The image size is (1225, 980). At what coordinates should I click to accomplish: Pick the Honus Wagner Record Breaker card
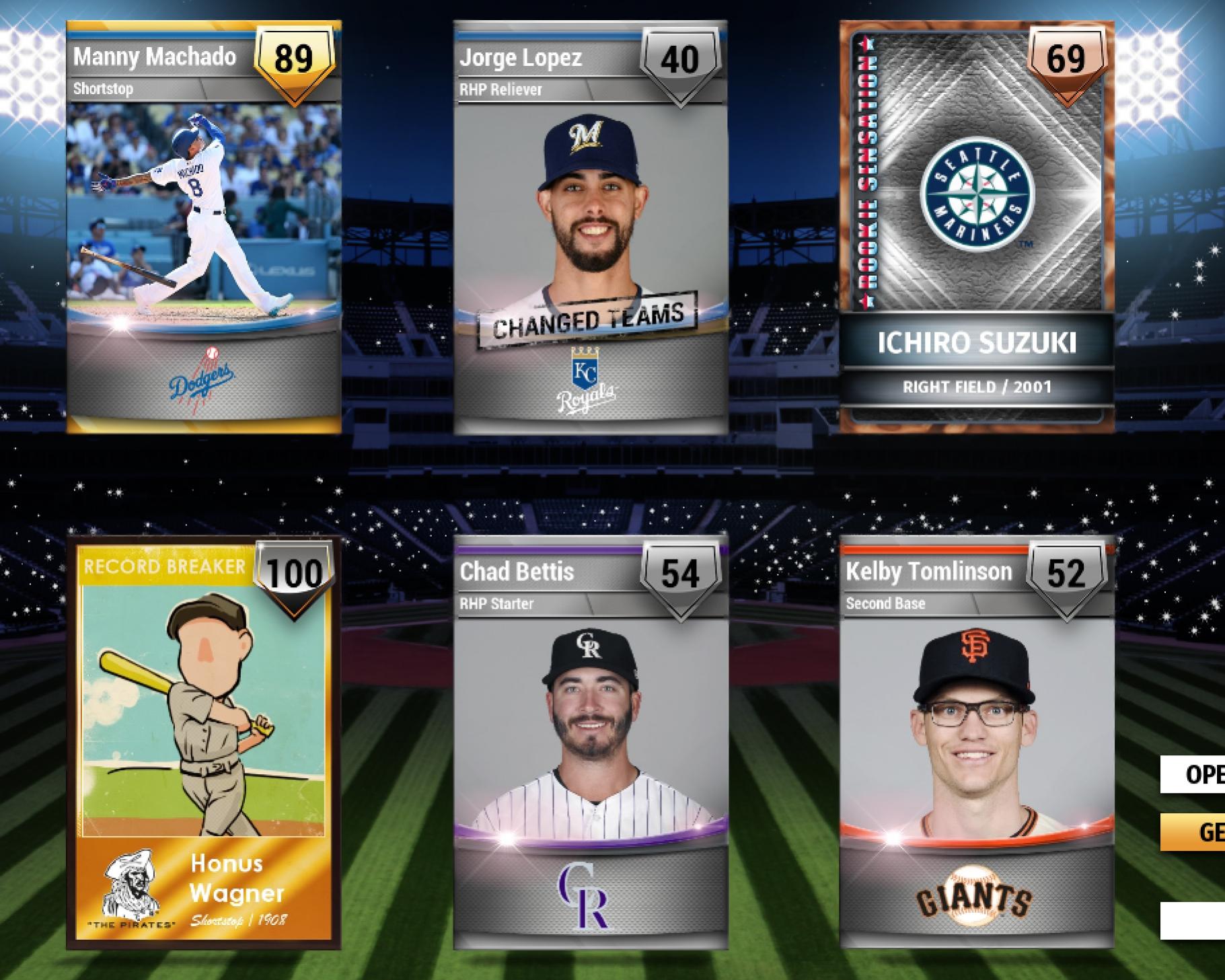tap(204, 743)
